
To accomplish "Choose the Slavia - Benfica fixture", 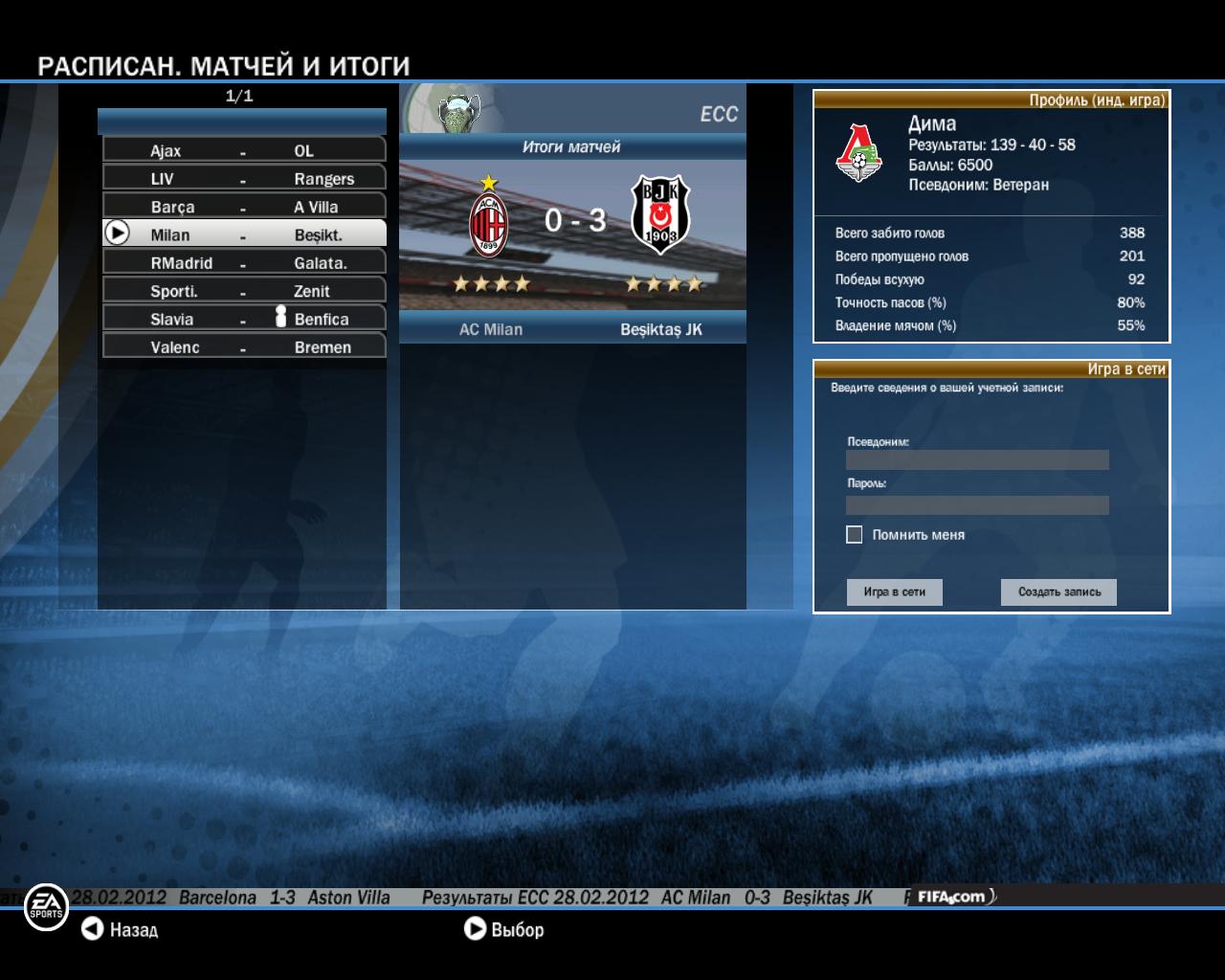I will click(244, 319).
